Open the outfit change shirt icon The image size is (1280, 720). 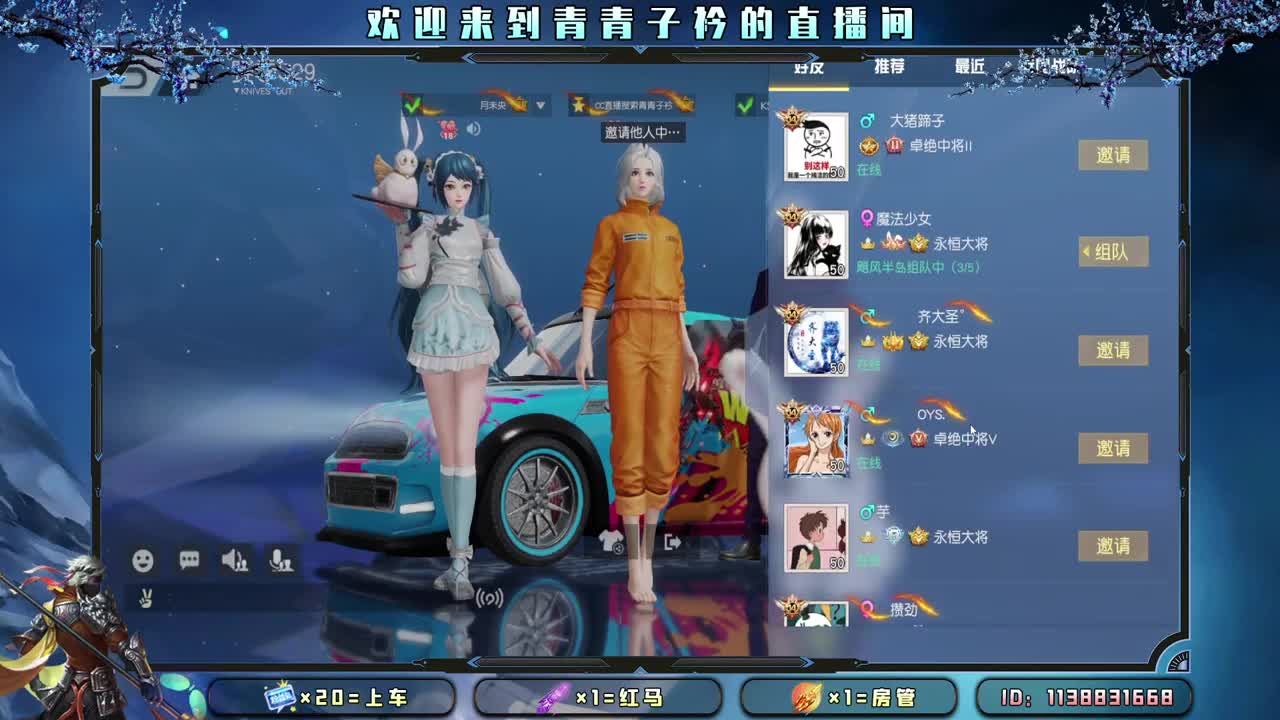[x=613, y=540]
